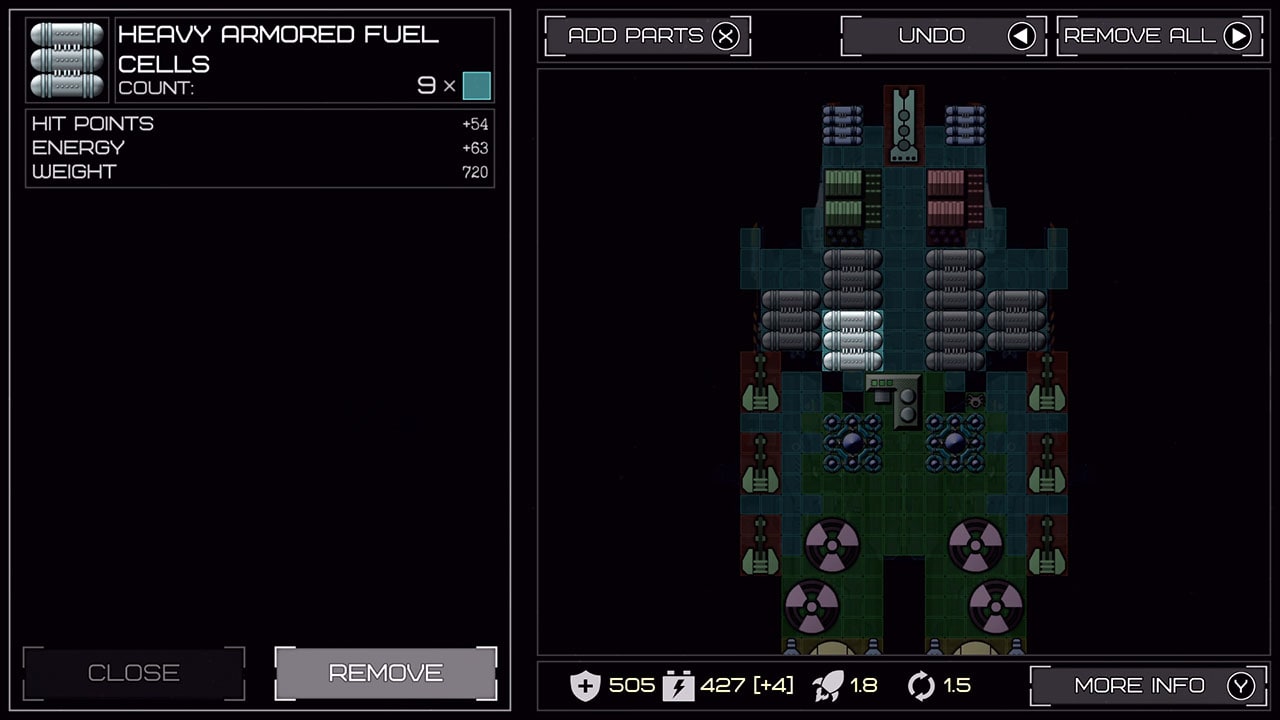Click the right arrow icon on Remove All
The width and height of the screenshot is (1280, 720).
coord(1238,35)
